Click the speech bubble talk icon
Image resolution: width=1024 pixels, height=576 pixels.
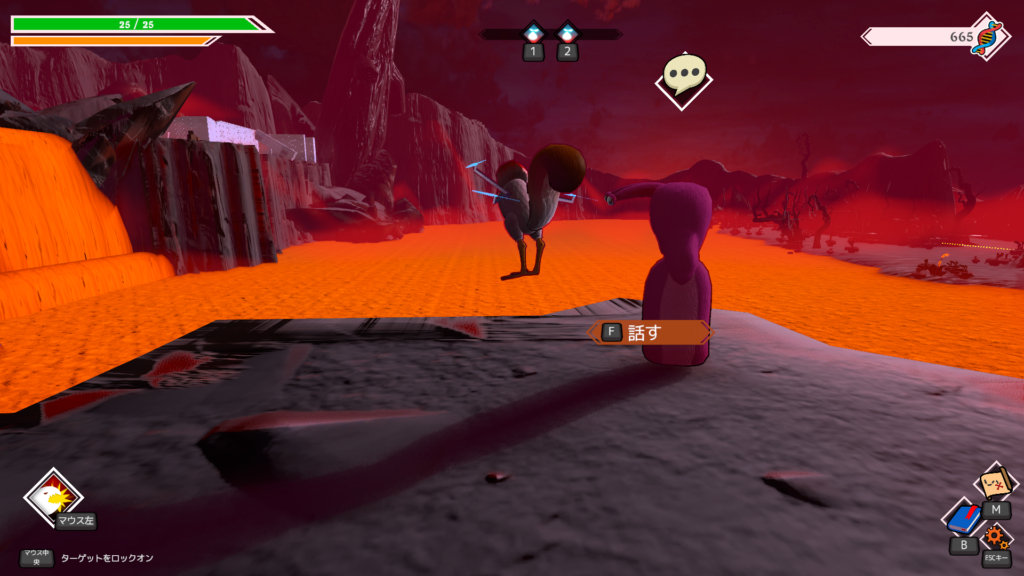(684, 74)
